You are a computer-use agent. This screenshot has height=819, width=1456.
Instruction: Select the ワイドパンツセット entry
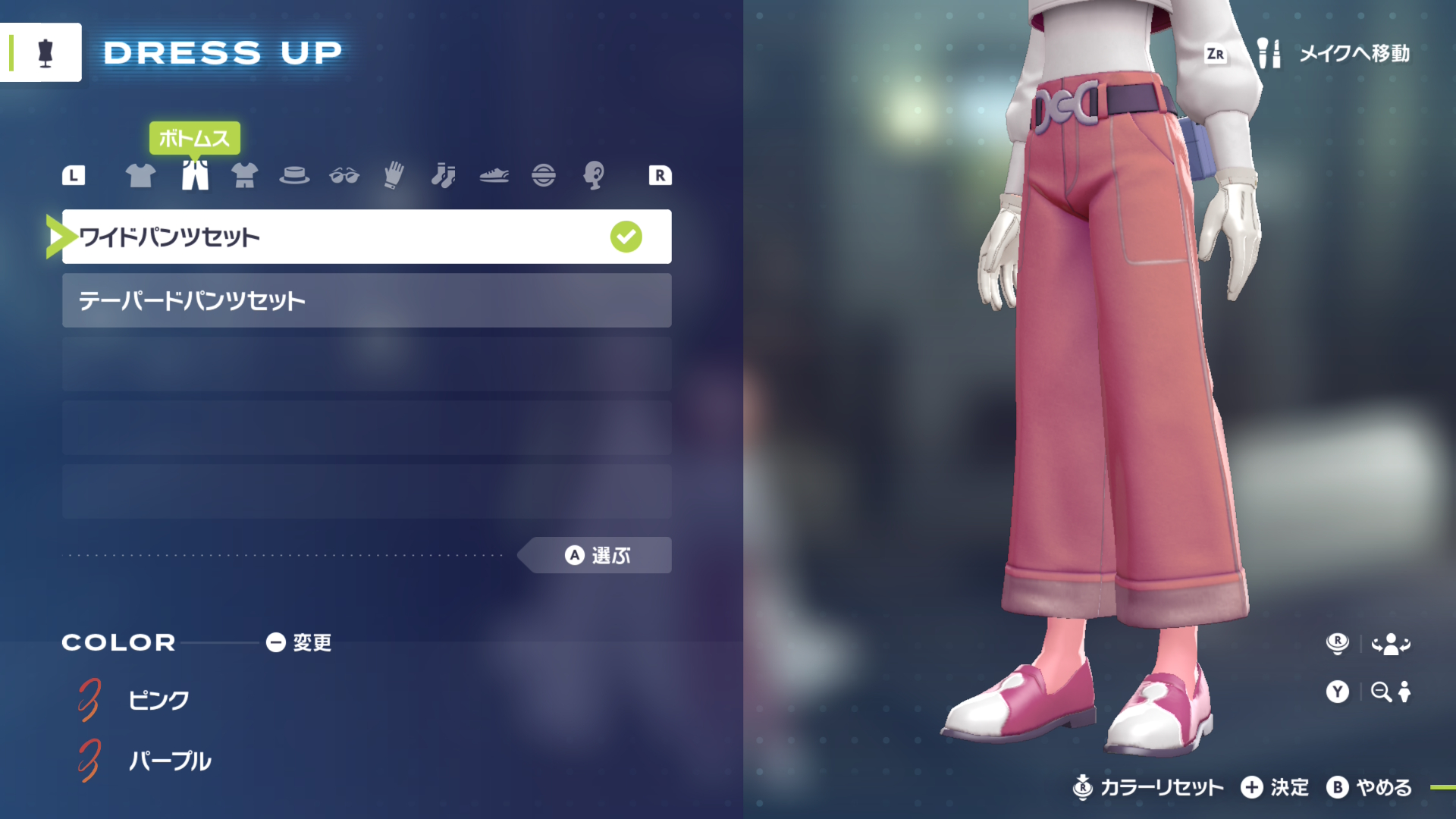366,237
